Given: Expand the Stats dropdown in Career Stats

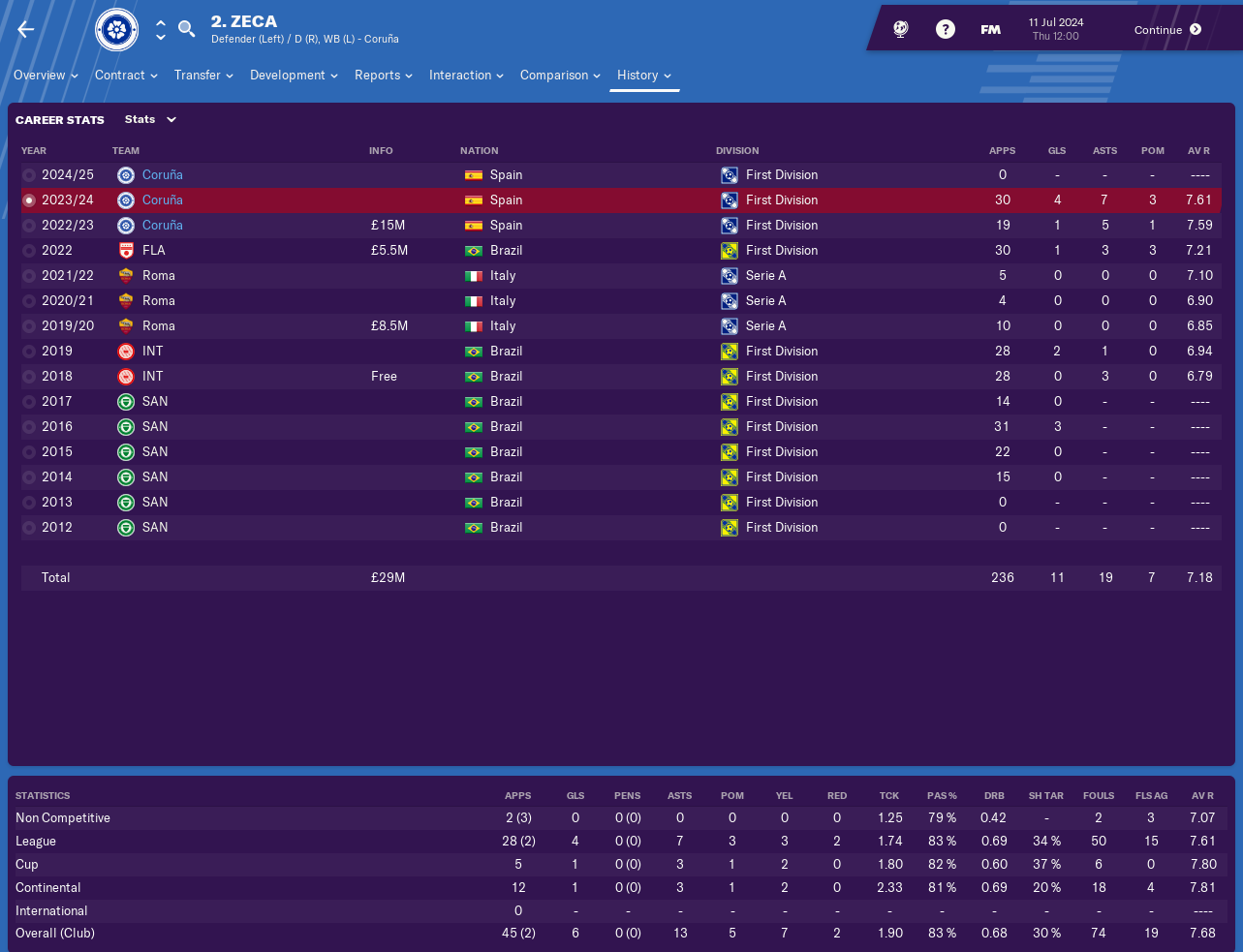Looking at the screenshot, I should pyautogui.click(x=150, y=120).
